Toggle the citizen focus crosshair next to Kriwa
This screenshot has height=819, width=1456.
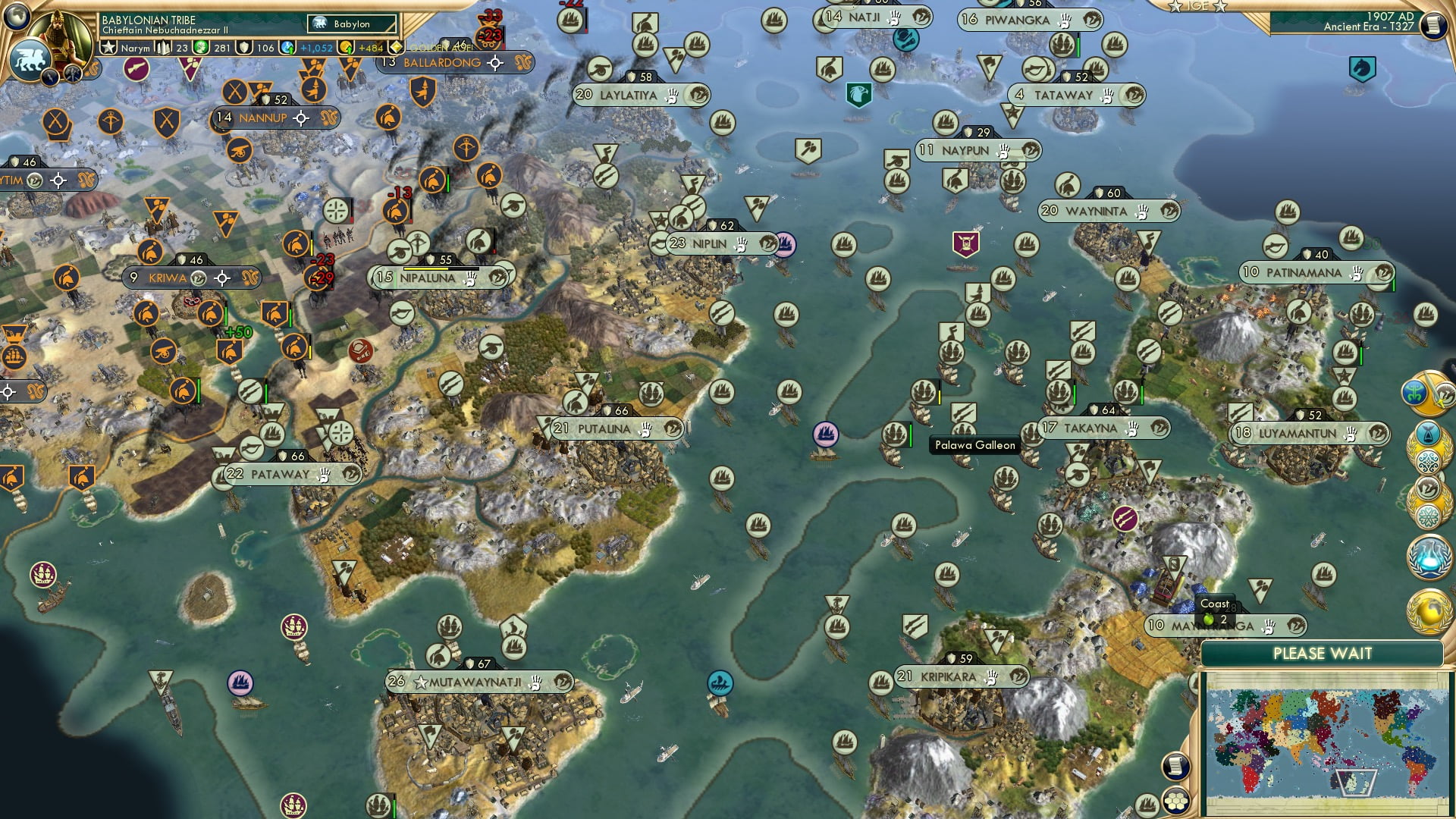click(222, 278)
